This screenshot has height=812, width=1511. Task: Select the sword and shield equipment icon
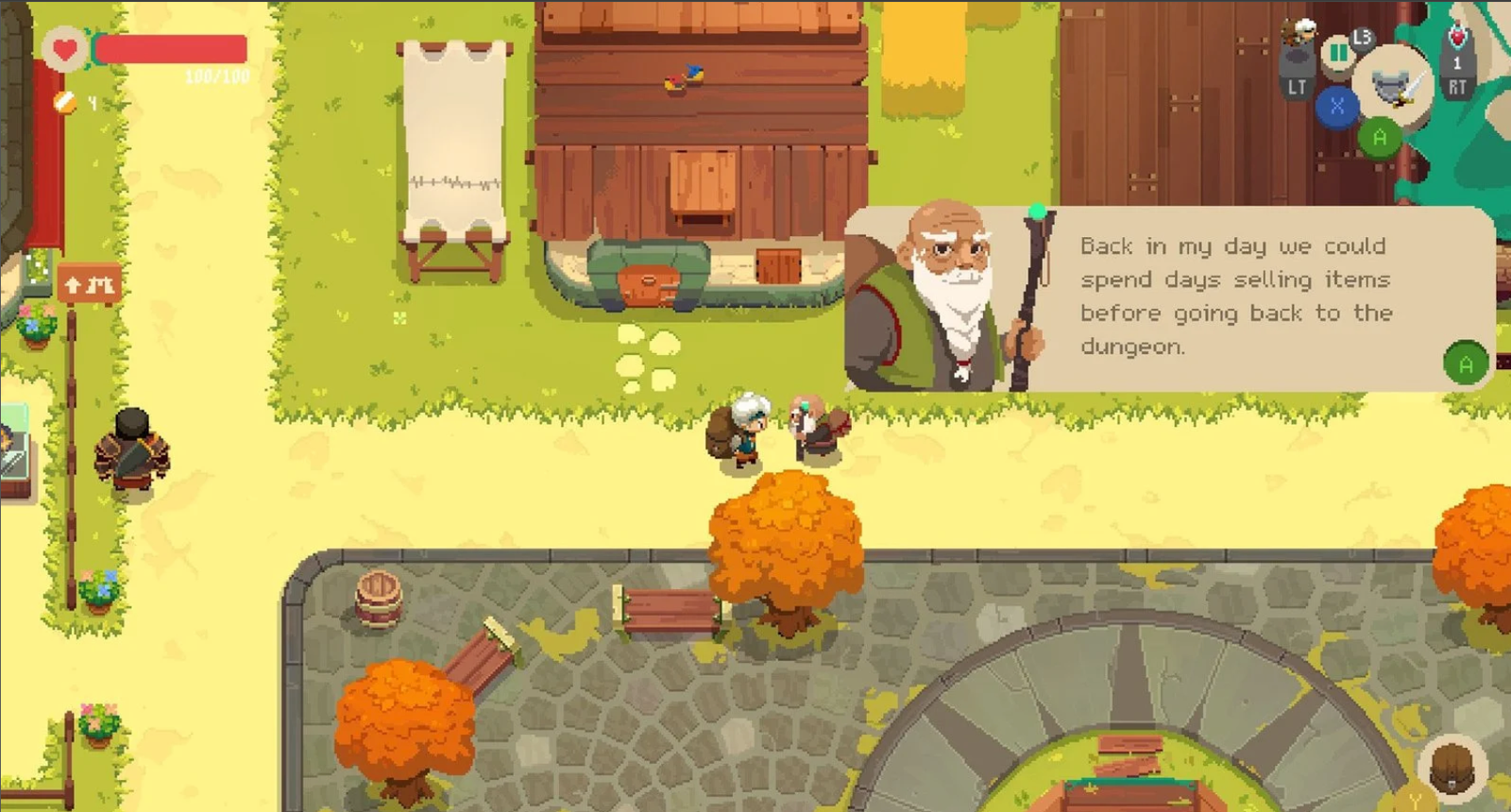point(1394,87)
